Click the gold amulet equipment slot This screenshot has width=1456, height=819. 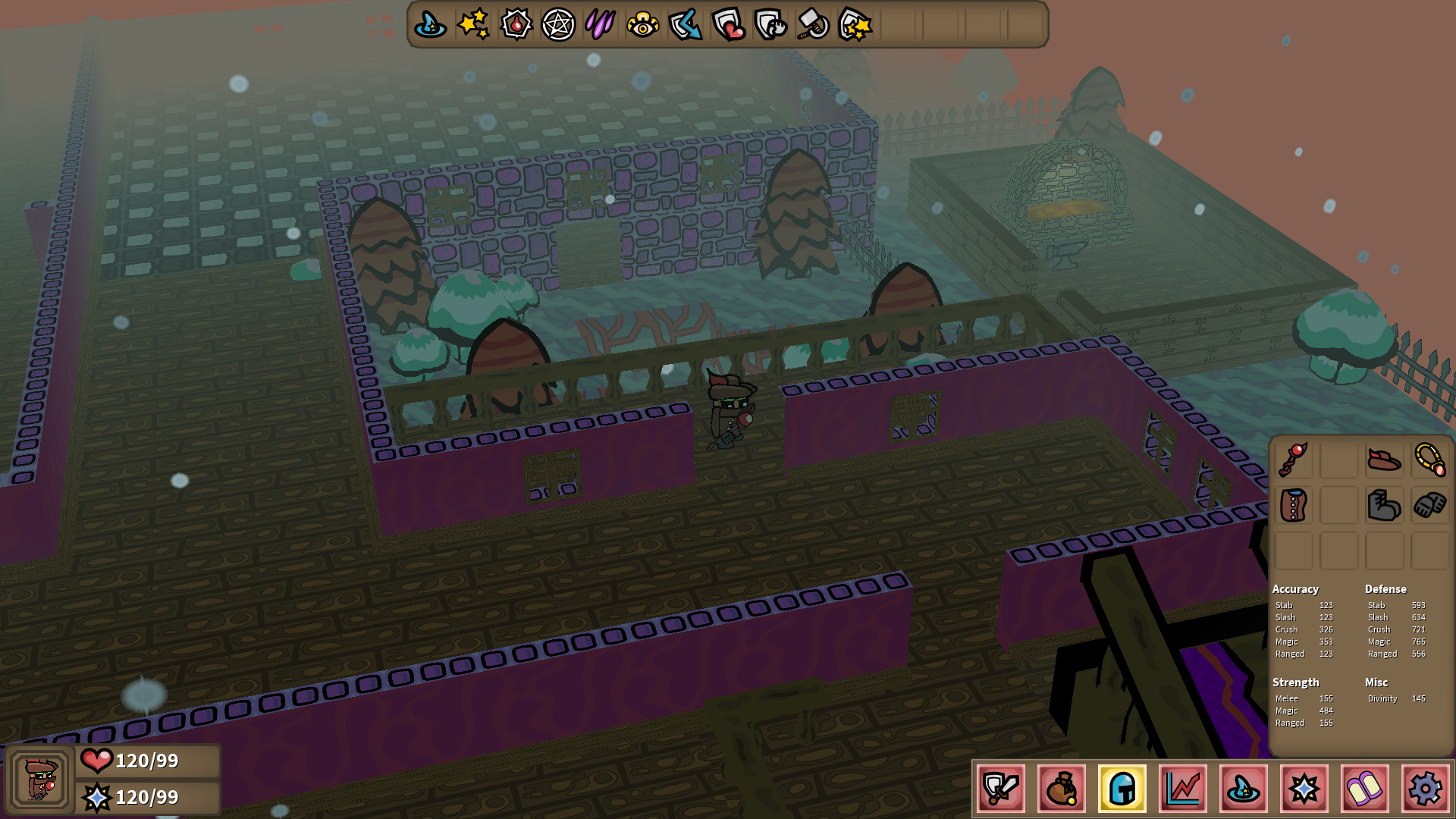(1429, 460)
